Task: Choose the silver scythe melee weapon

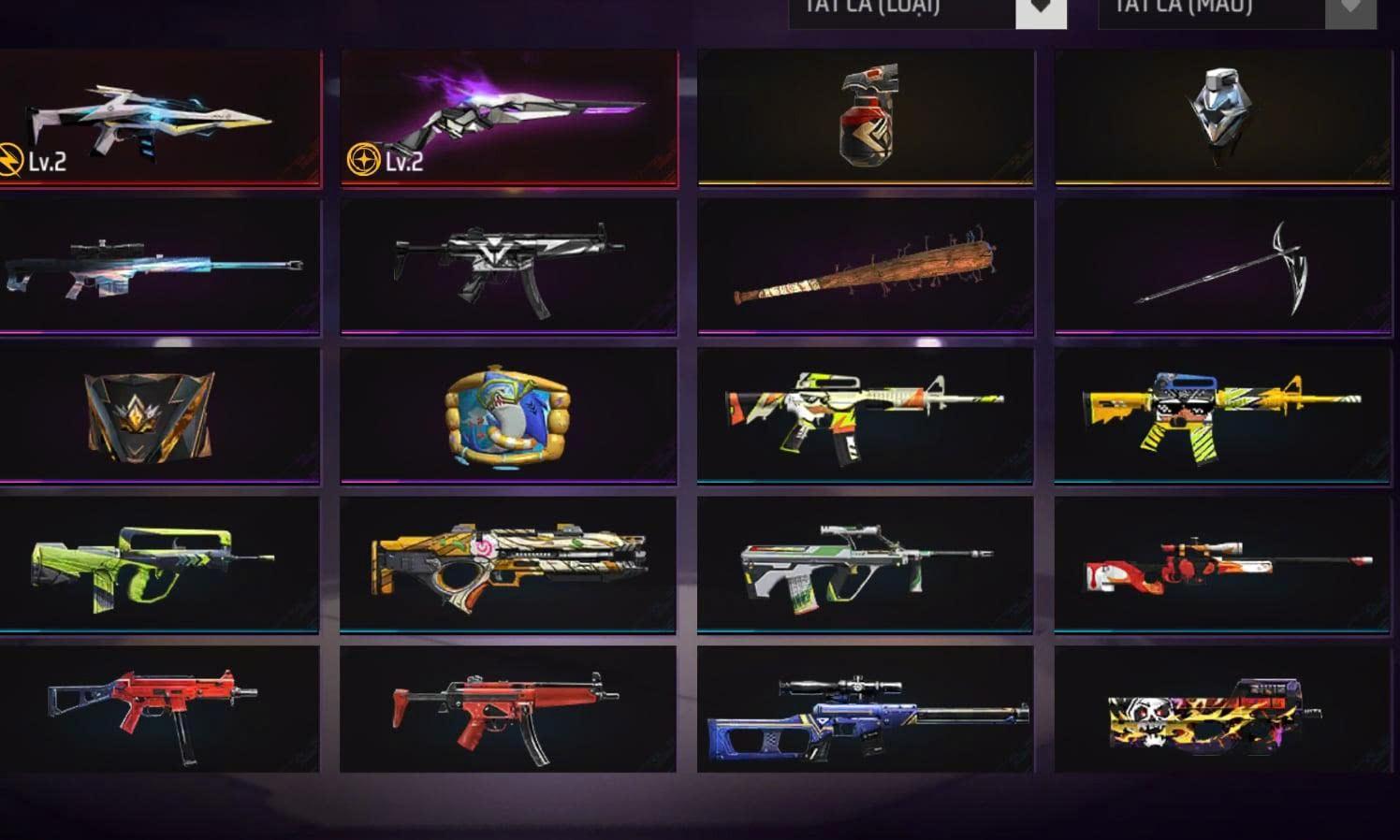Action: click(x=1222, y=267)
